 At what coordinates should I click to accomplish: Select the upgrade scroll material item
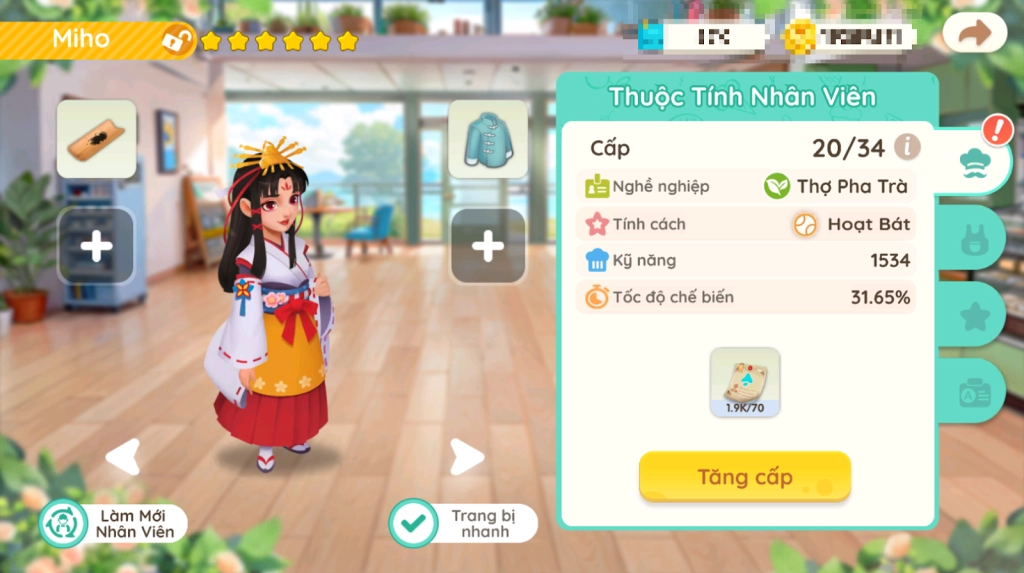pyautogui.click(x=744, y=382)
